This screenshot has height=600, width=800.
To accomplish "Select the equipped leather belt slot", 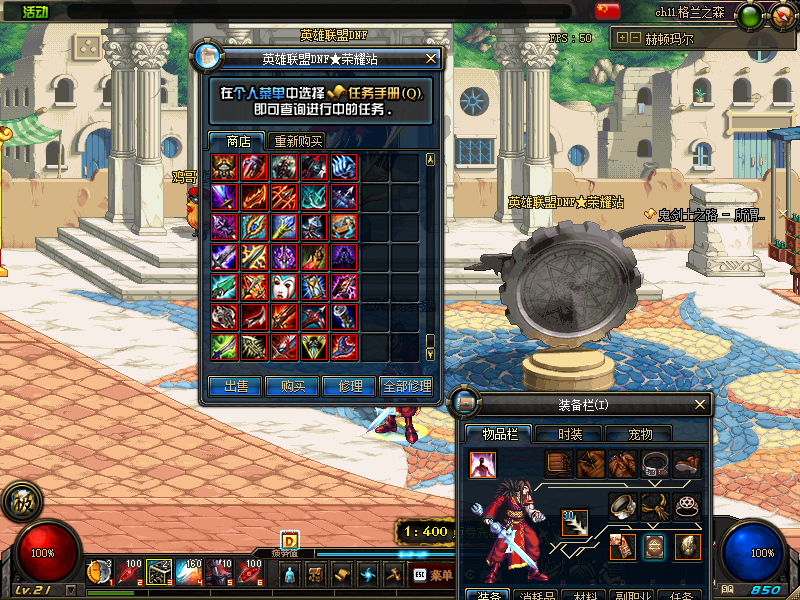I will [655, 463].
